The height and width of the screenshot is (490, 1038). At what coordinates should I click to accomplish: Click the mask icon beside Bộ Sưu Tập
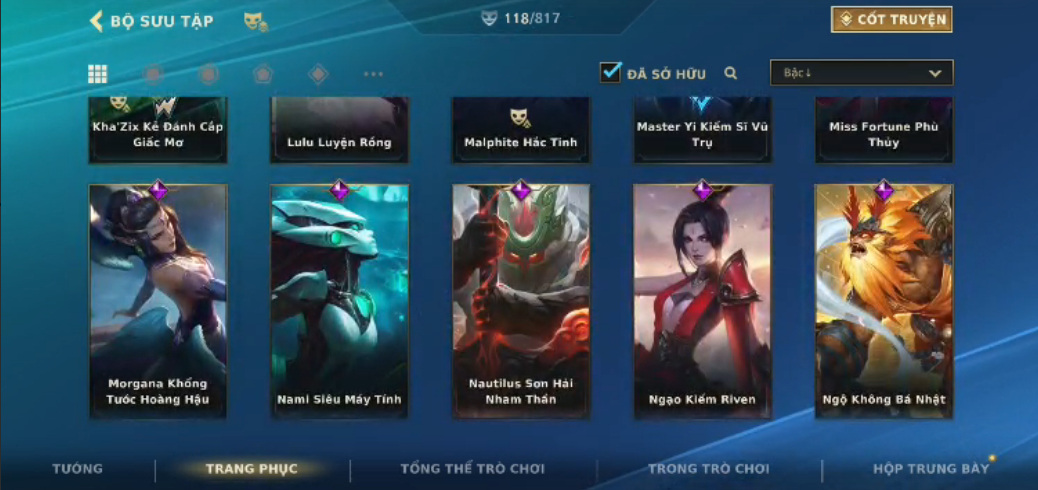pos(255,21)
